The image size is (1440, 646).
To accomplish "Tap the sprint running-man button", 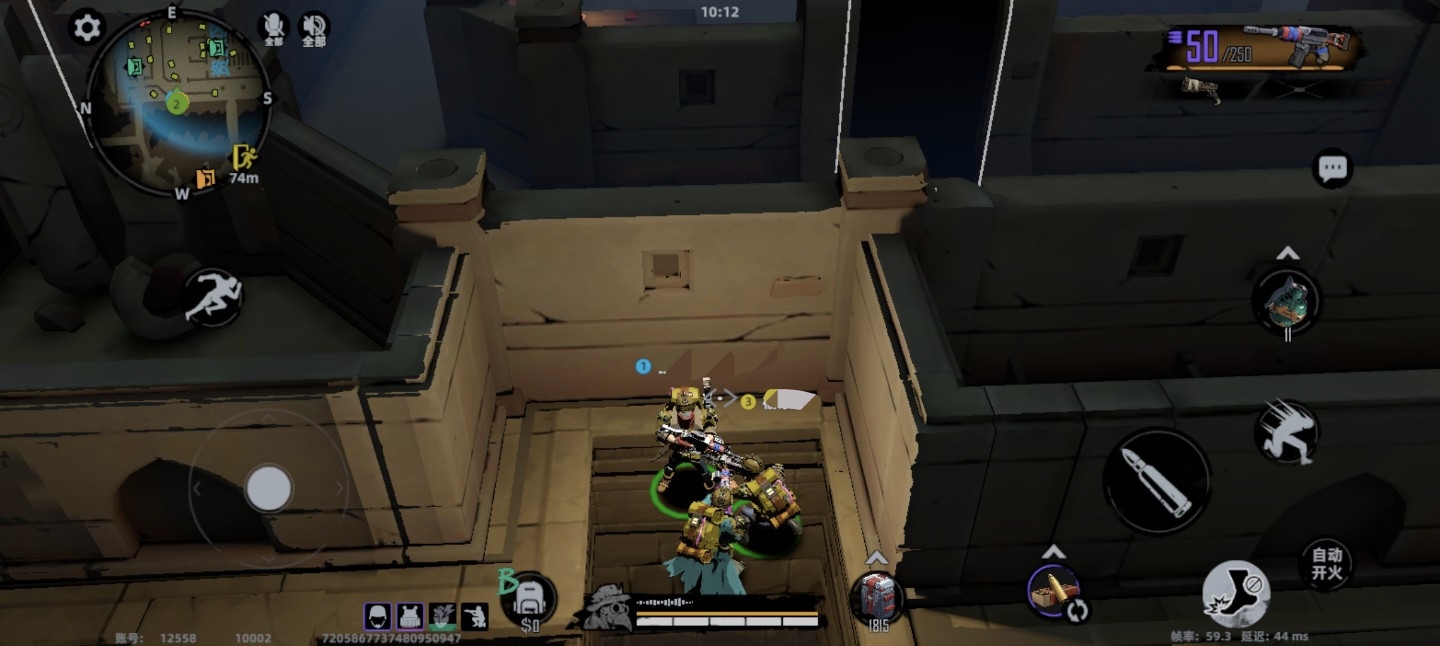I will [212, 297].
